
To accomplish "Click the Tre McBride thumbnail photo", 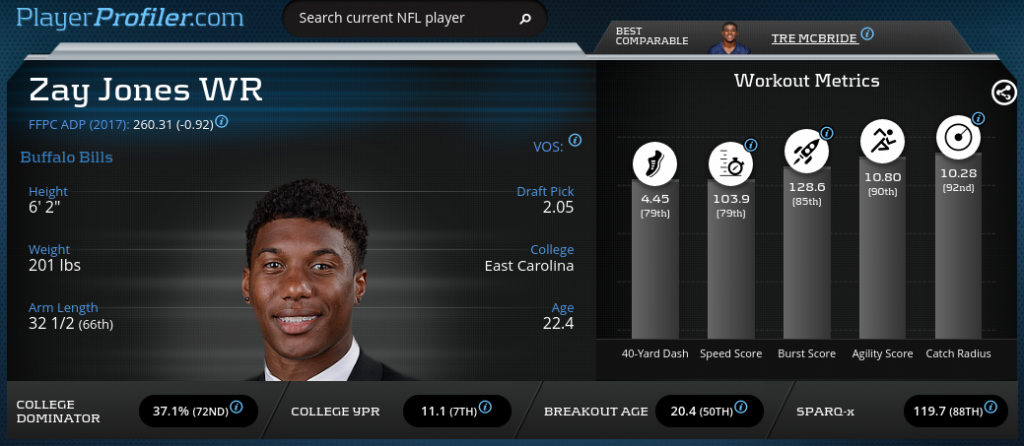I will pyautogui.click(x=730, y=37).
